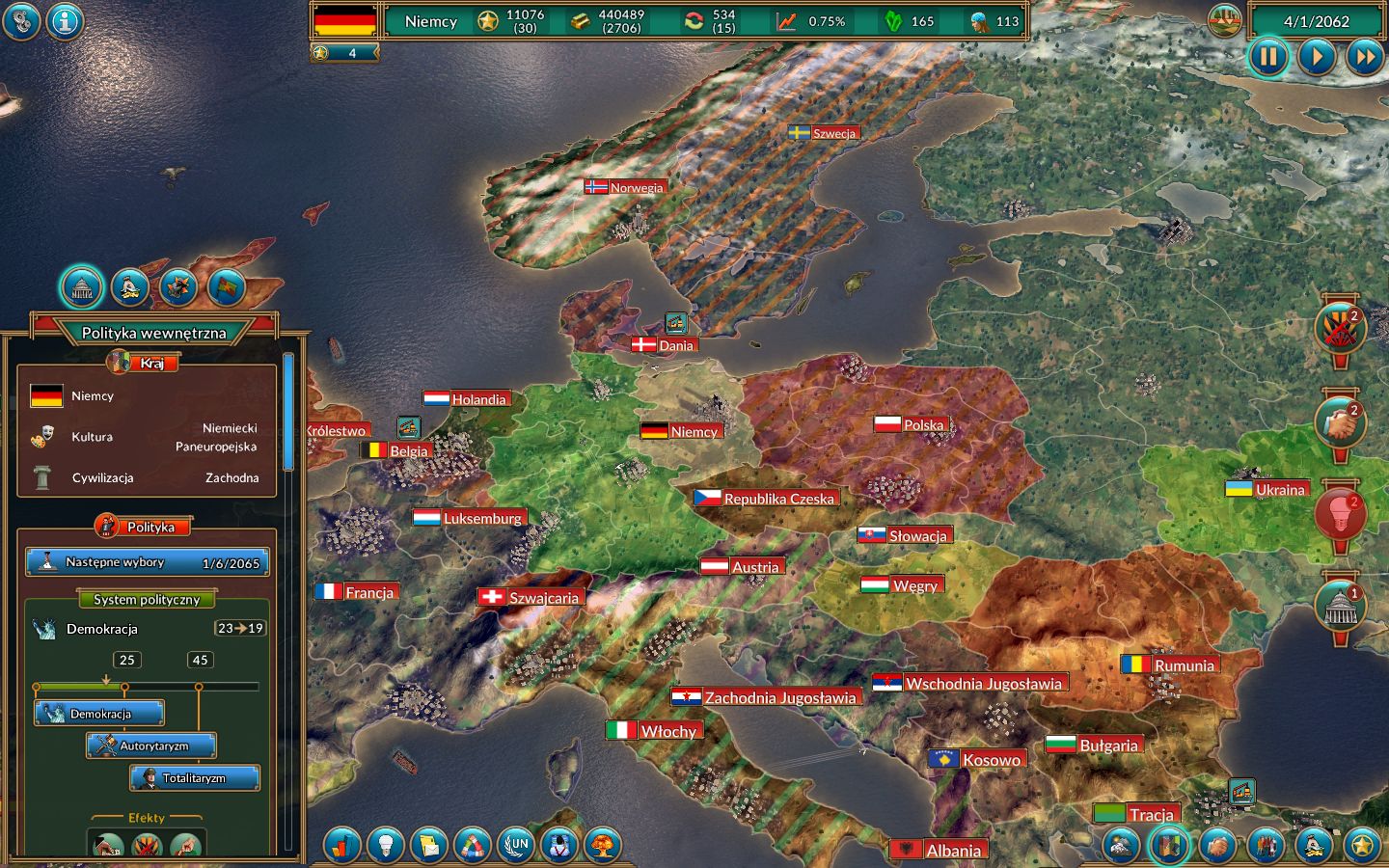This screenshot has height=868, width=1389.
Task: Open the statistics bar chart panel
Action: (342, 847)
